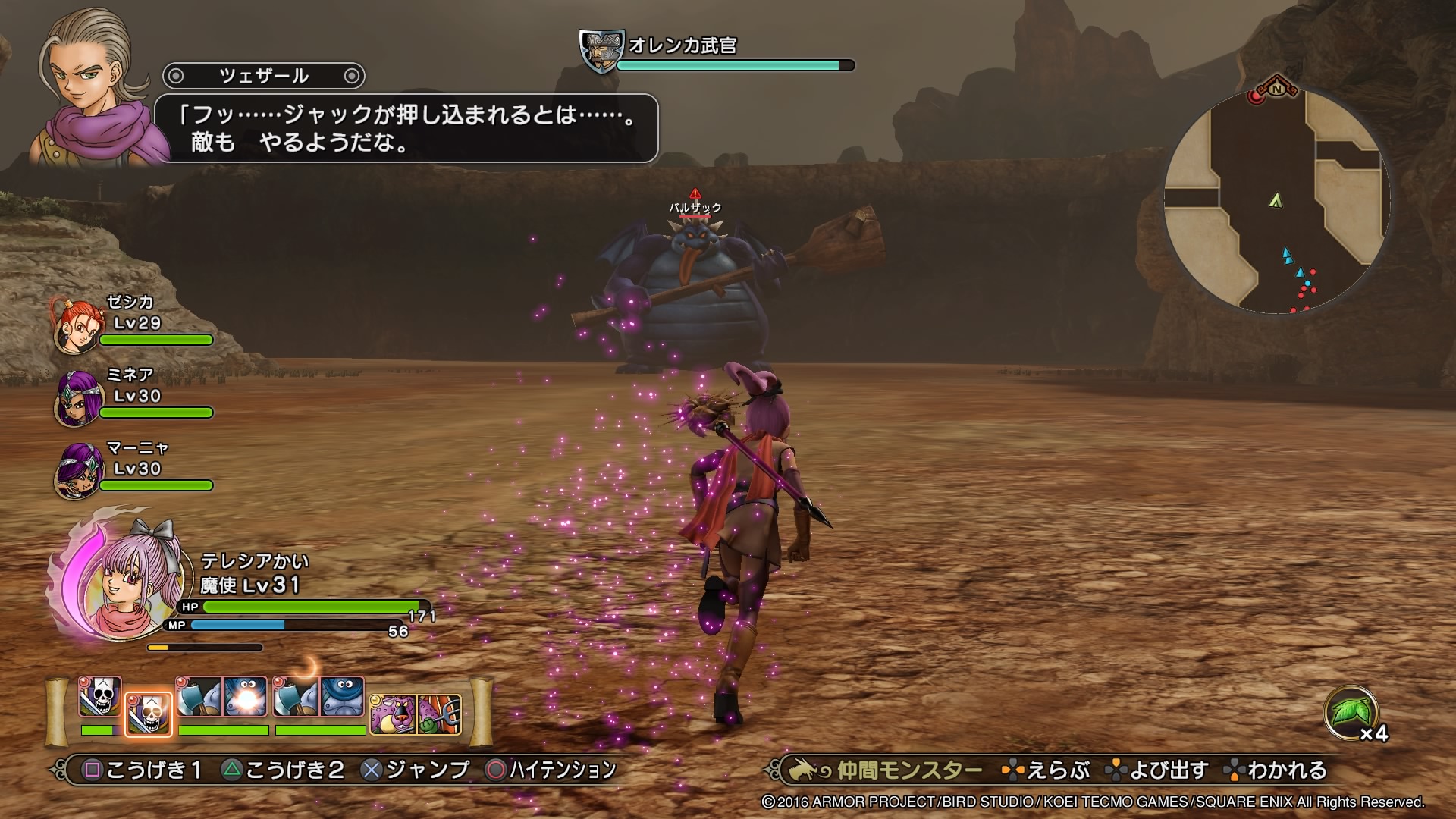Pick the purple pitchfork monster medal
Viewport: 1456px width, 819px height.
[438, 714]
